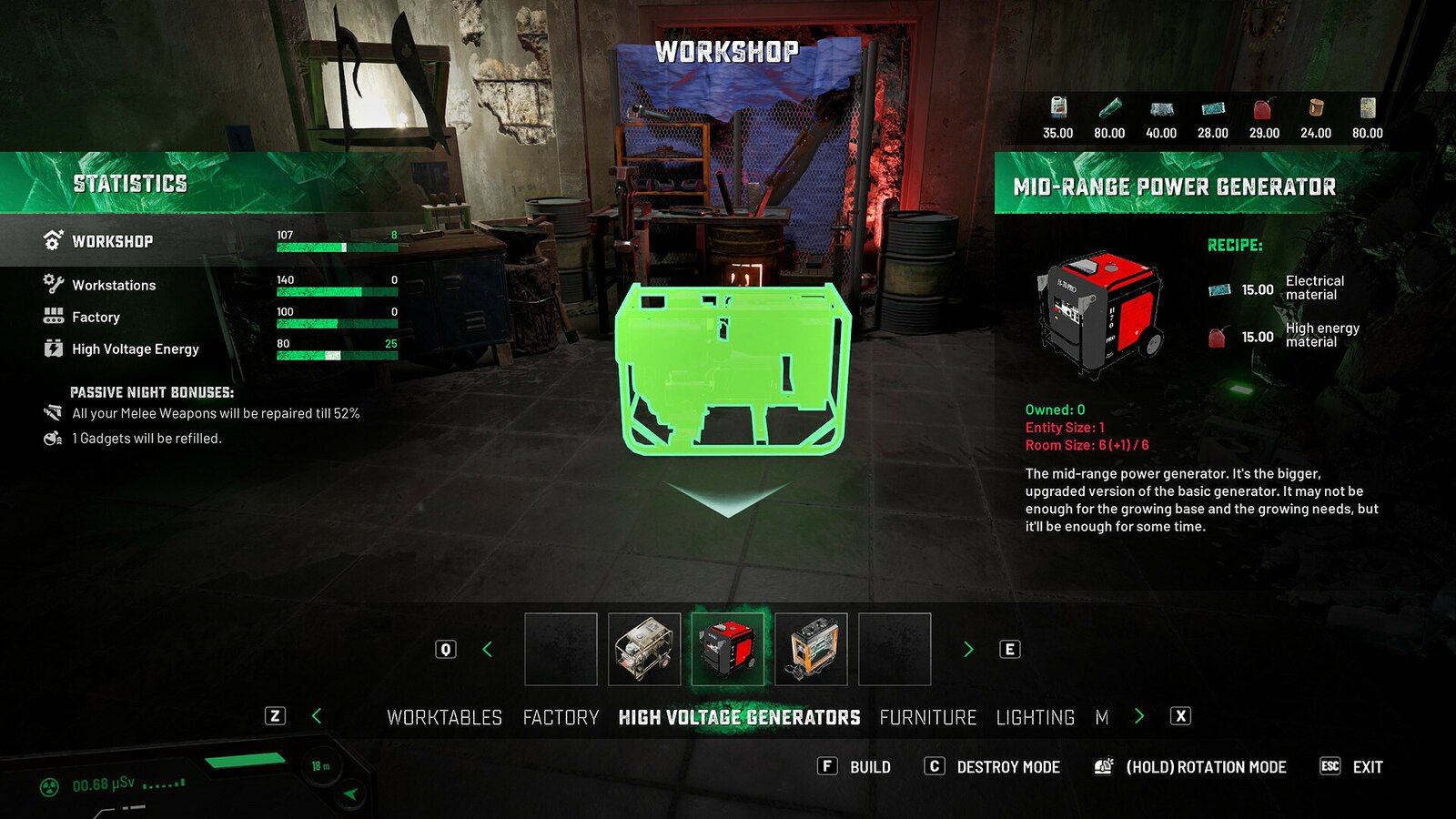Switch to the FURNITURE category
The height and width of the screenshot is (819, 1456).
coord(929,717)
